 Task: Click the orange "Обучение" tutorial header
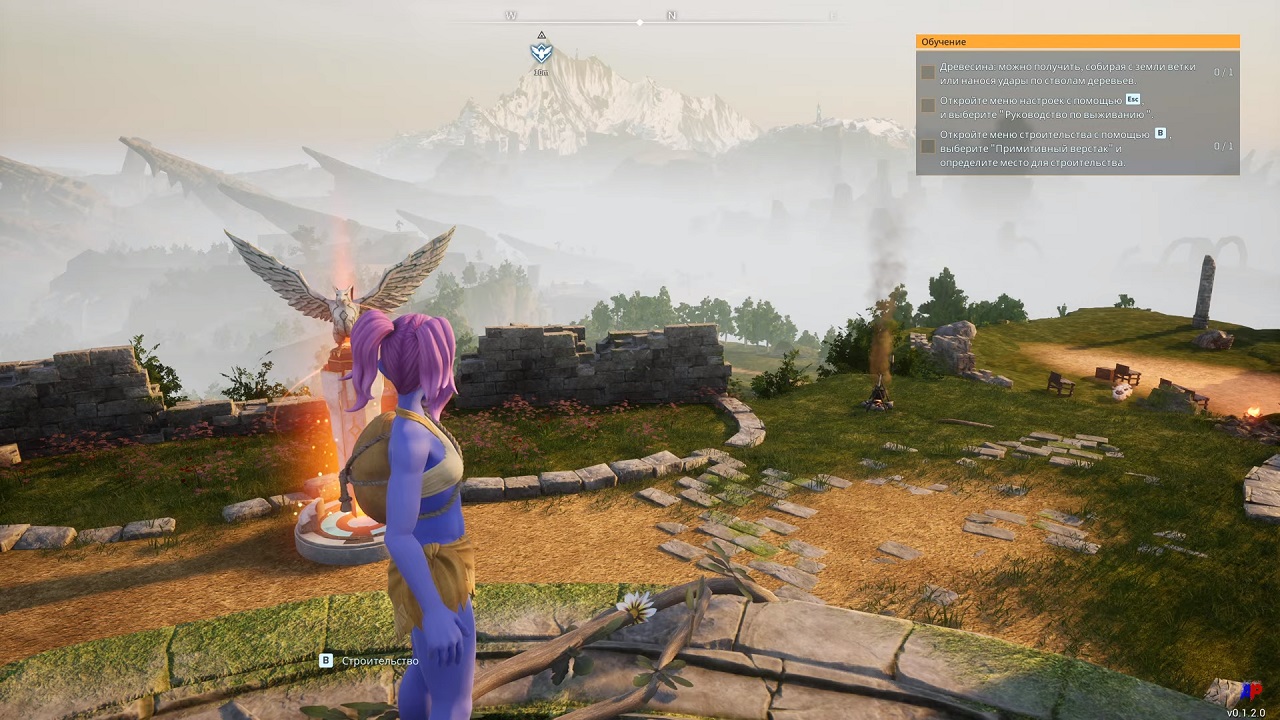(1077, 42)
